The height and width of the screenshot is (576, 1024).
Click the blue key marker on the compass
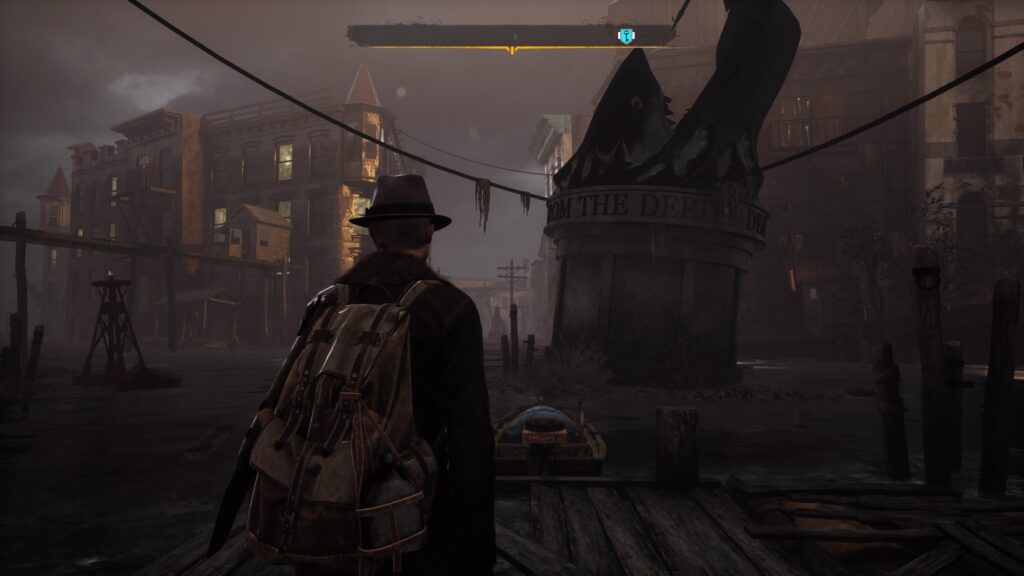pos(626,37)
